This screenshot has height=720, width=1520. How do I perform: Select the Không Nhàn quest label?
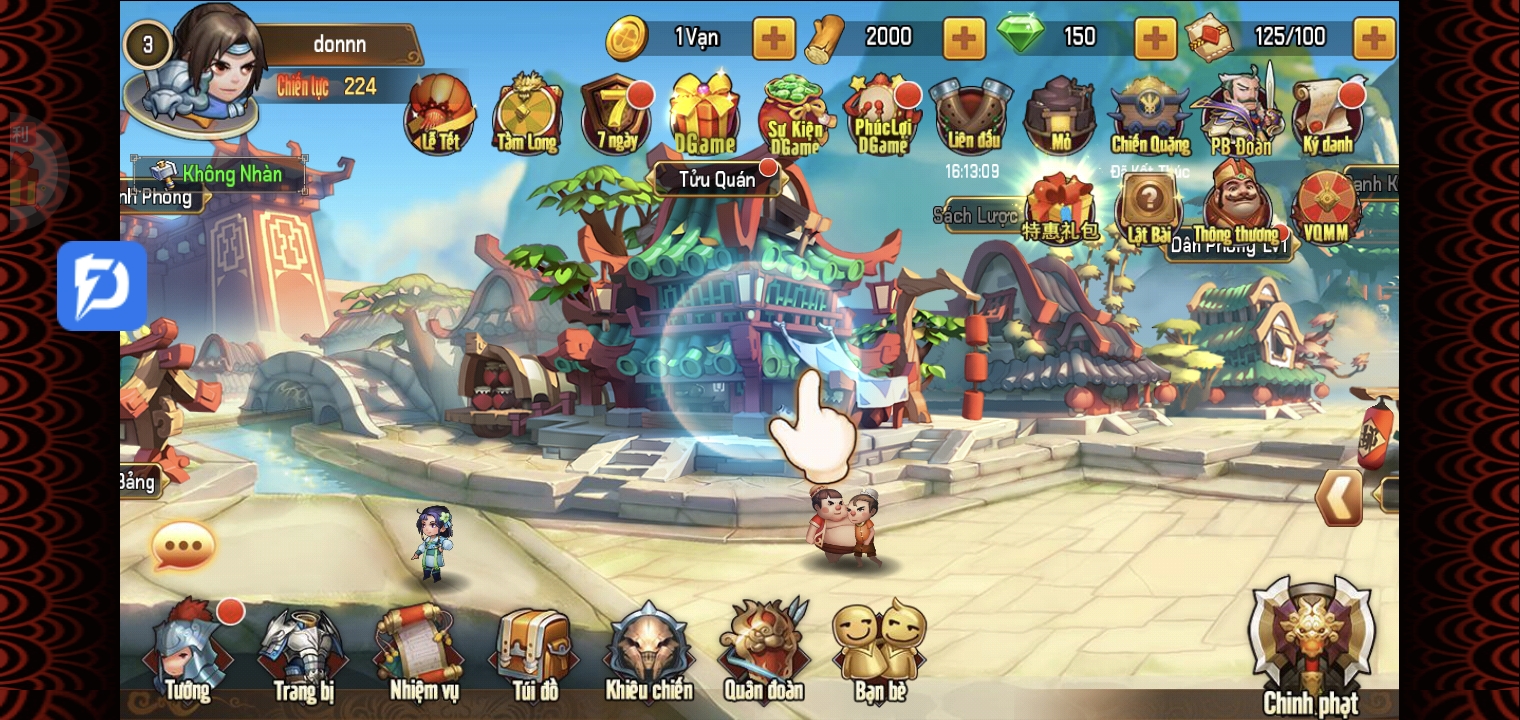(220, 174)
